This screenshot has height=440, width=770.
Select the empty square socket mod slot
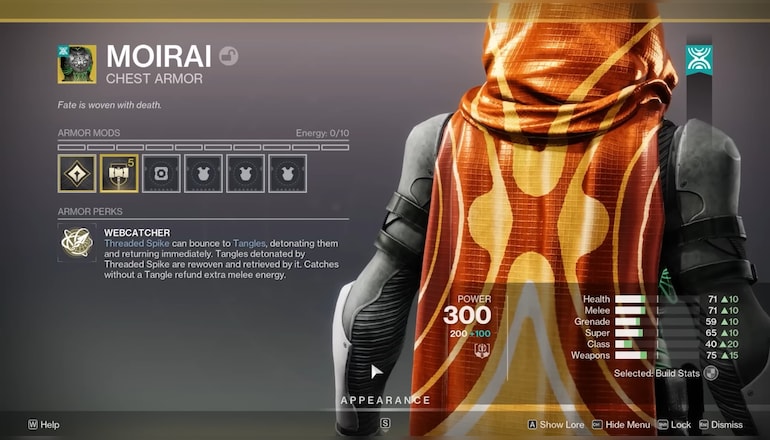(161, 173)
